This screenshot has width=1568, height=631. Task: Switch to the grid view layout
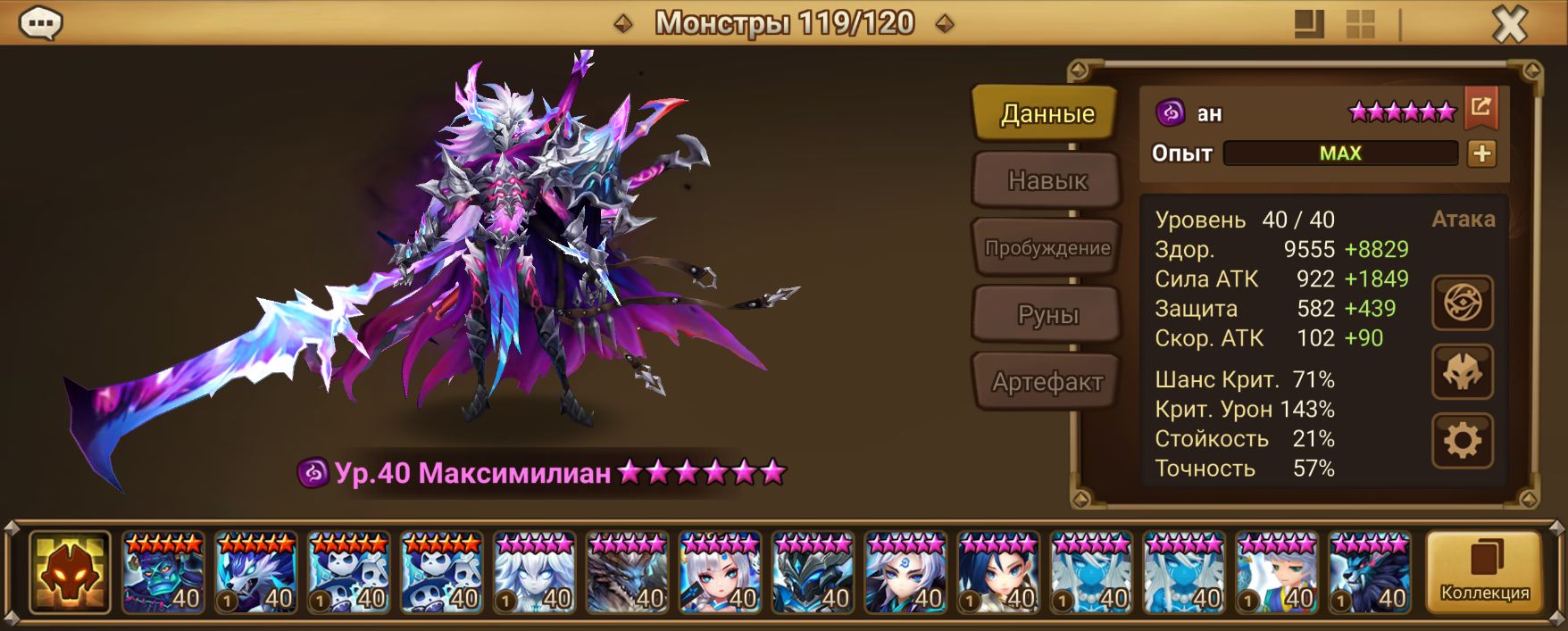click(x=1360, y=24)
